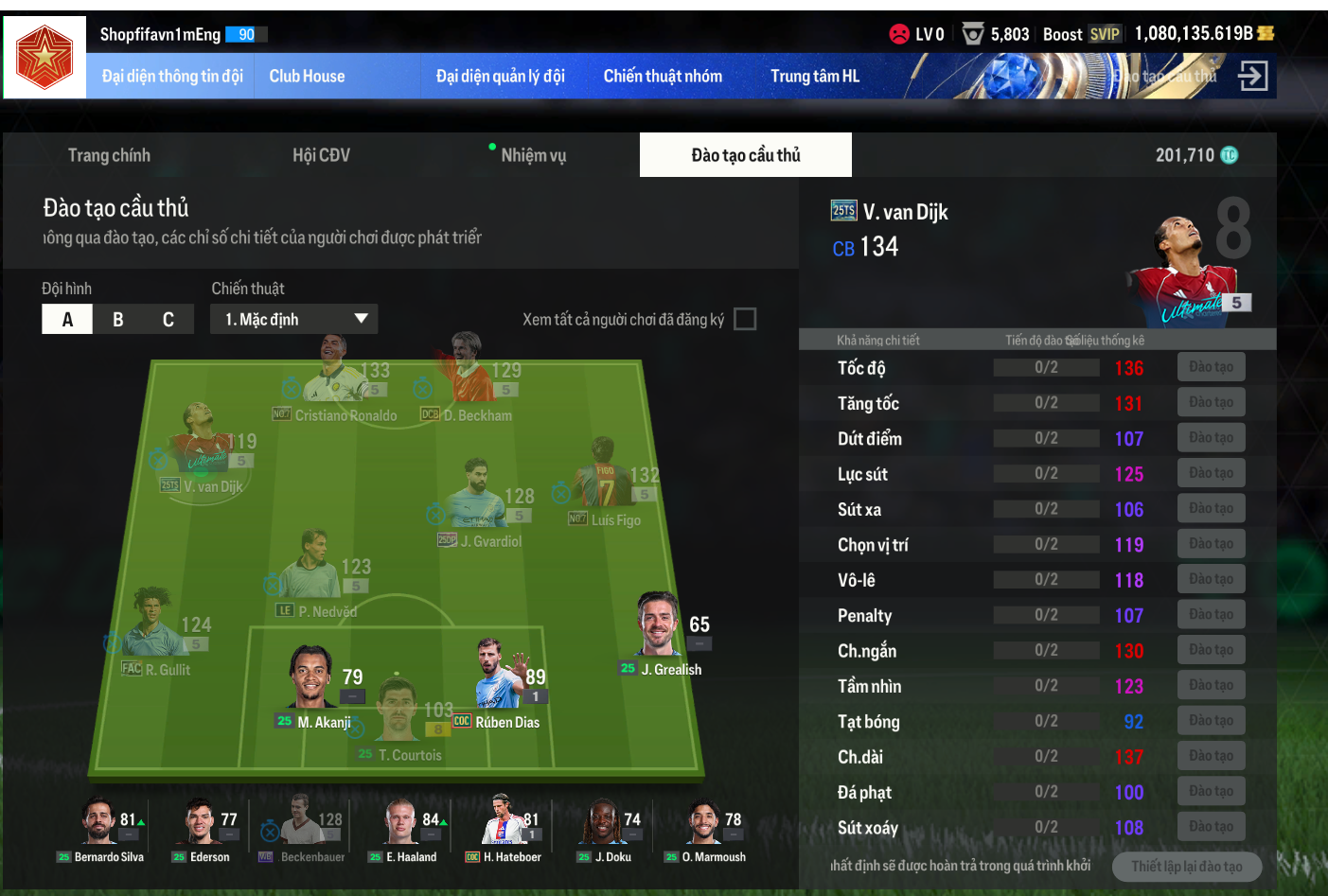Select squad C tab
Screen dimensions: 1328x896
(168, 320)
